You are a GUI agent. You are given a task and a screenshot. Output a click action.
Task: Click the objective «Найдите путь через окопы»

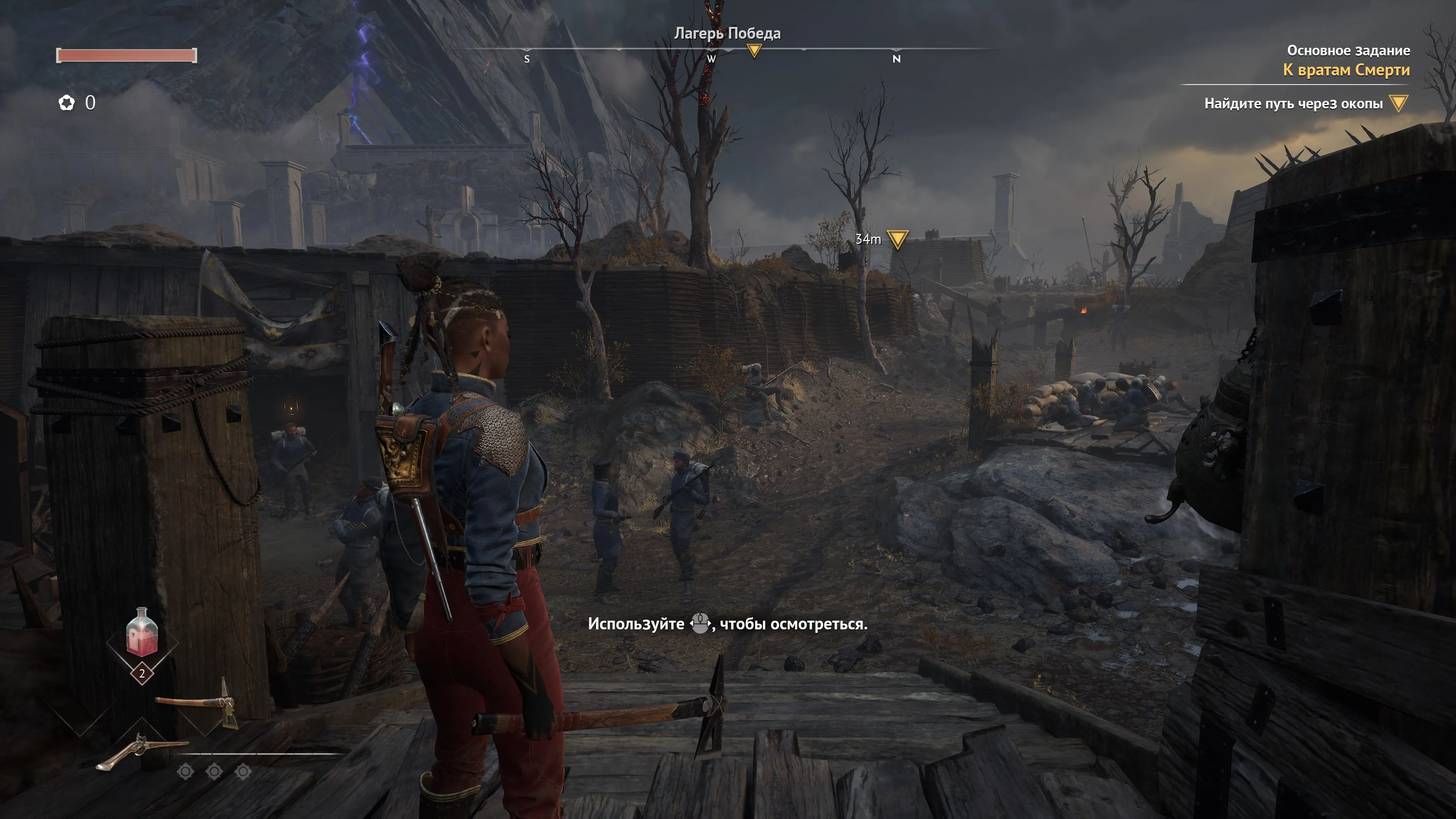coord(1293,104)
